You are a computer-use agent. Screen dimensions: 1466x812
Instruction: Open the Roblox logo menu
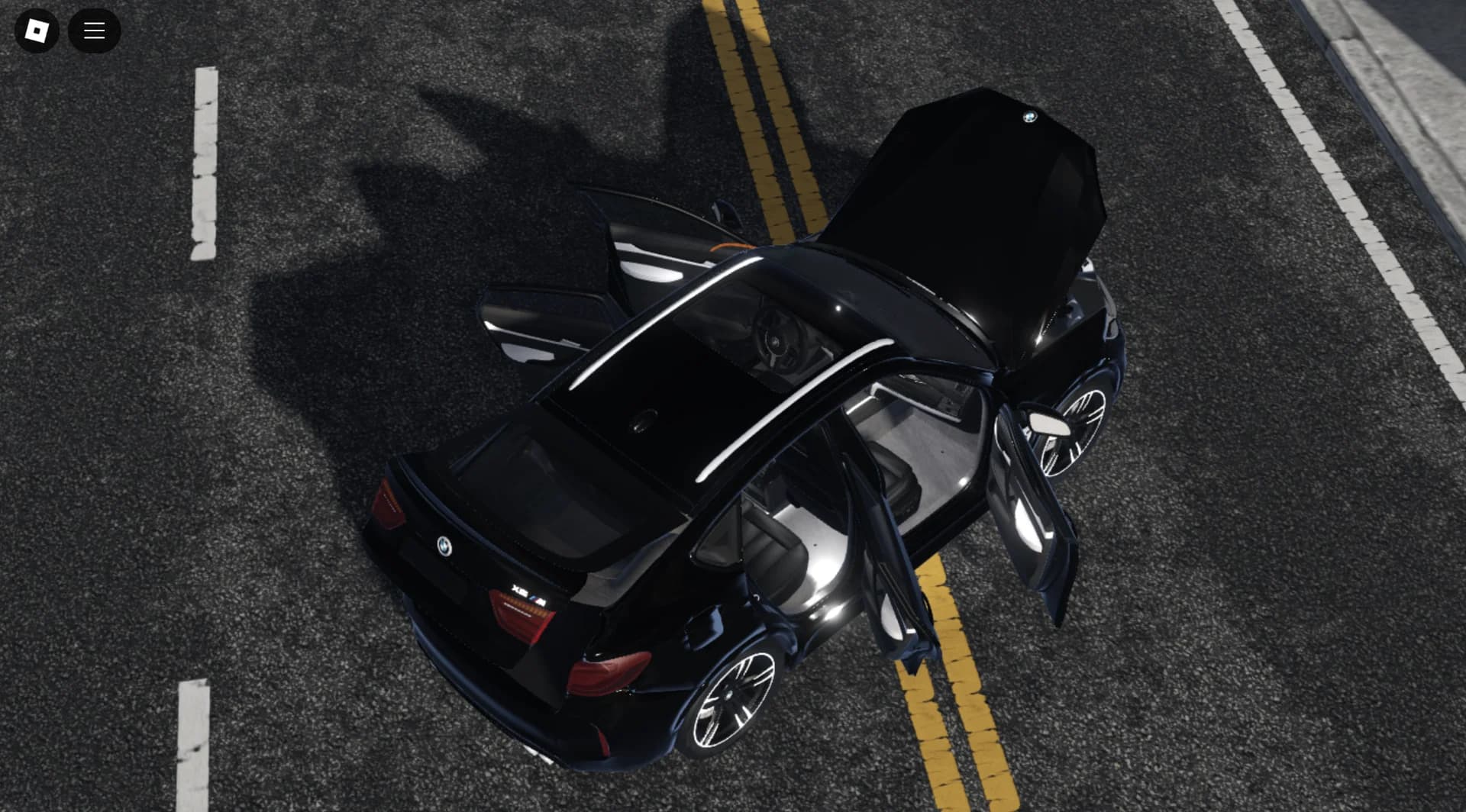tap(37, 31)
